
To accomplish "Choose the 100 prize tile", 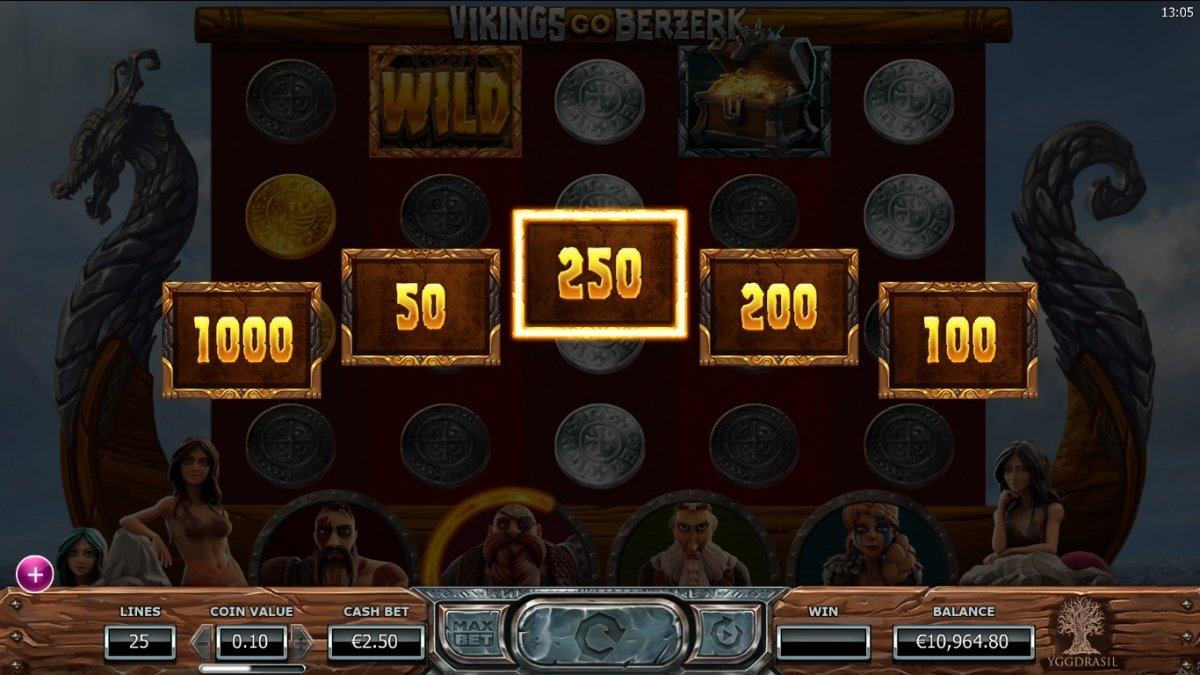I will click(x=958, y=340).
